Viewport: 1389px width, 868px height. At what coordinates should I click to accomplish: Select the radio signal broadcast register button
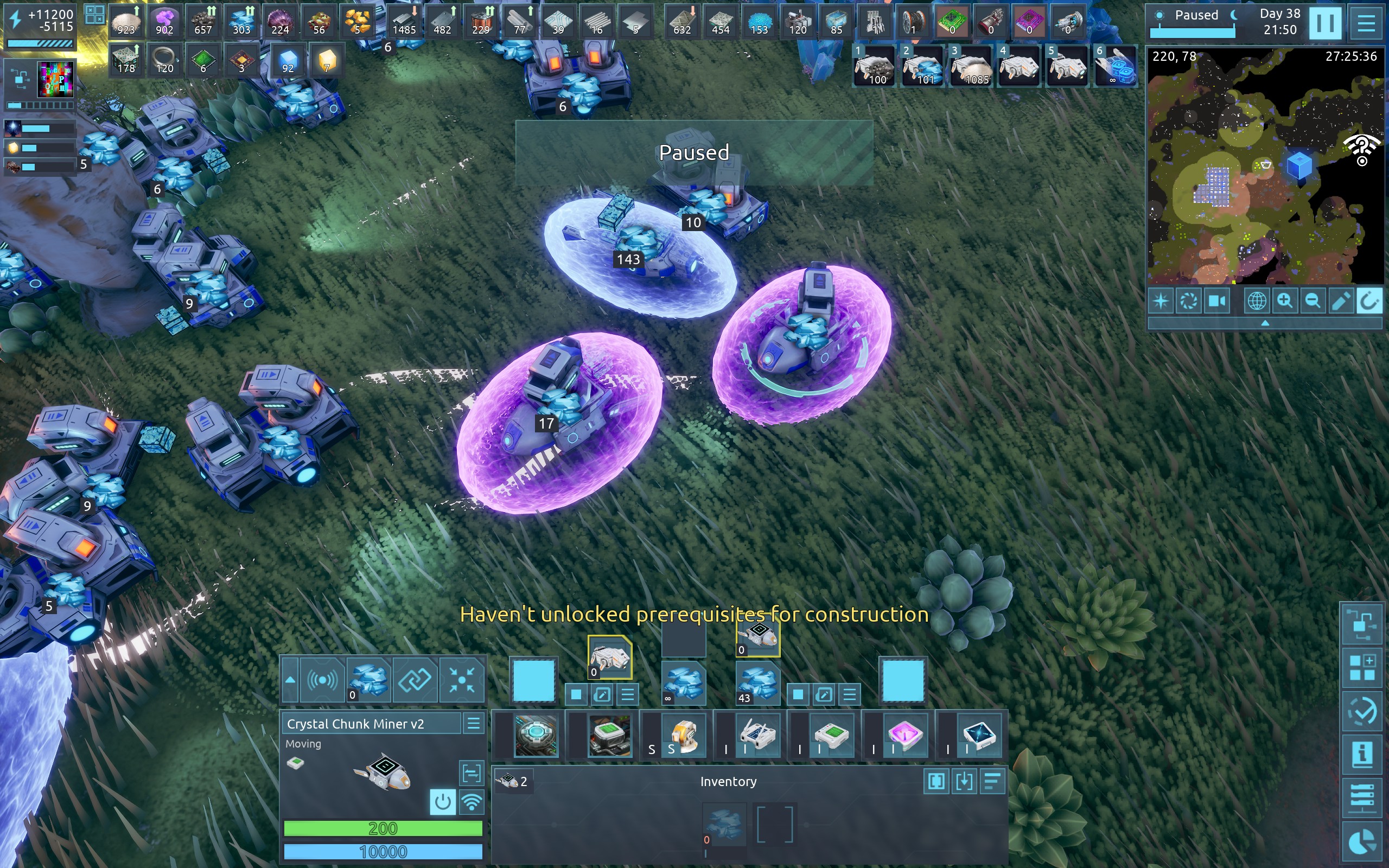tap(323, 681)
